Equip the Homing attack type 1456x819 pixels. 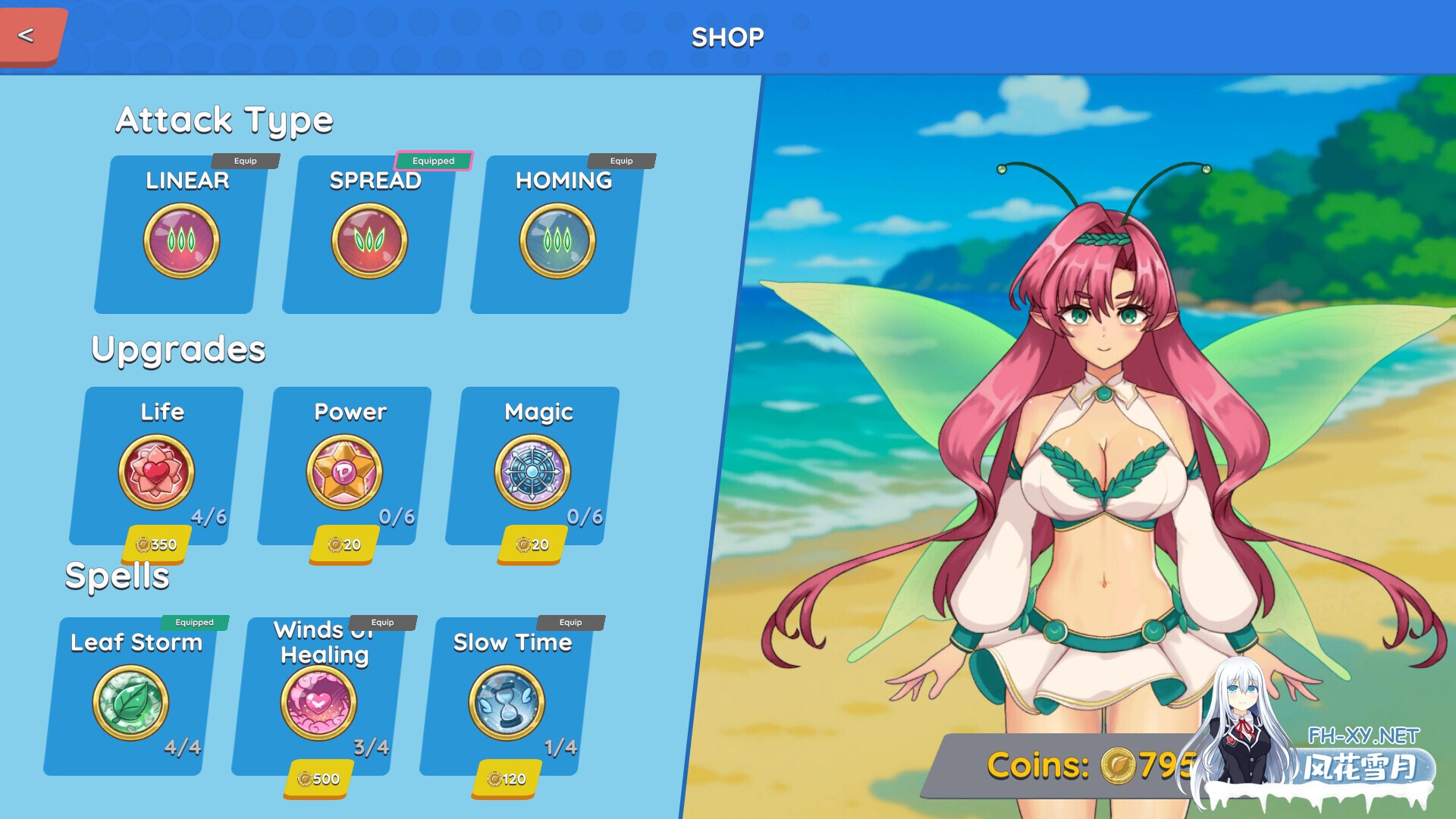(x=623, y=160)
